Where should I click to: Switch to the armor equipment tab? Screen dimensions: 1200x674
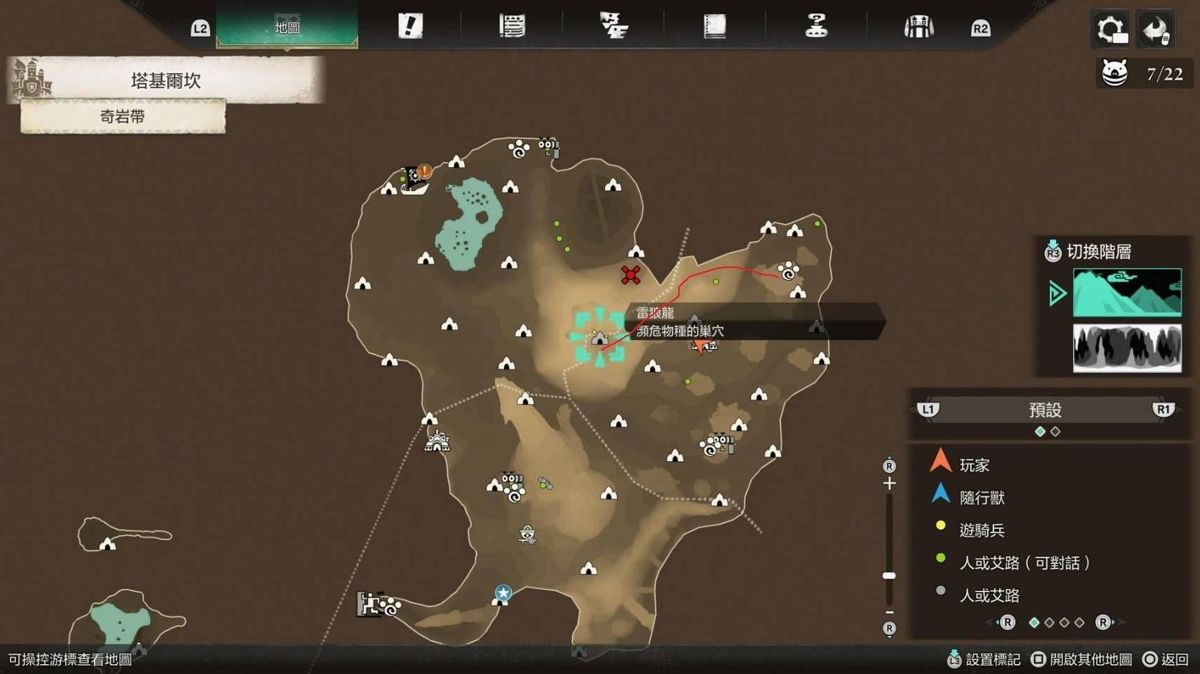tap(918, 27)
